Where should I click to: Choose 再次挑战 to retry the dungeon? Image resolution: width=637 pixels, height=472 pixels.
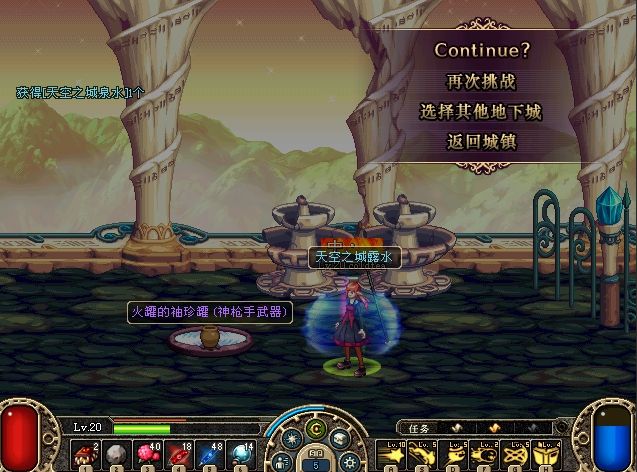pos(481,81)
